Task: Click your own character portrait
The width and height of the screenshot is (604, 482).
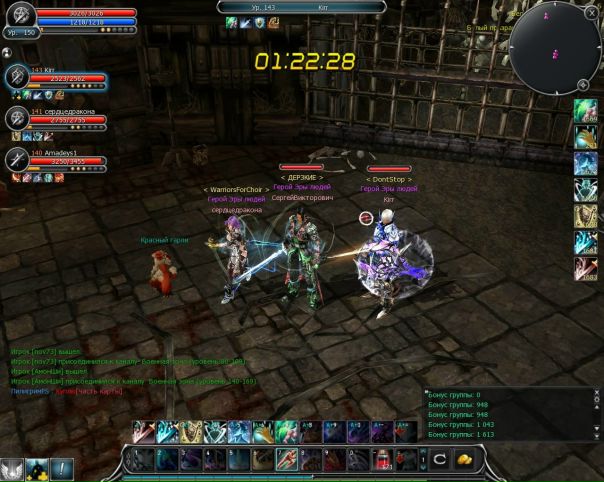Action: (20, 16)
